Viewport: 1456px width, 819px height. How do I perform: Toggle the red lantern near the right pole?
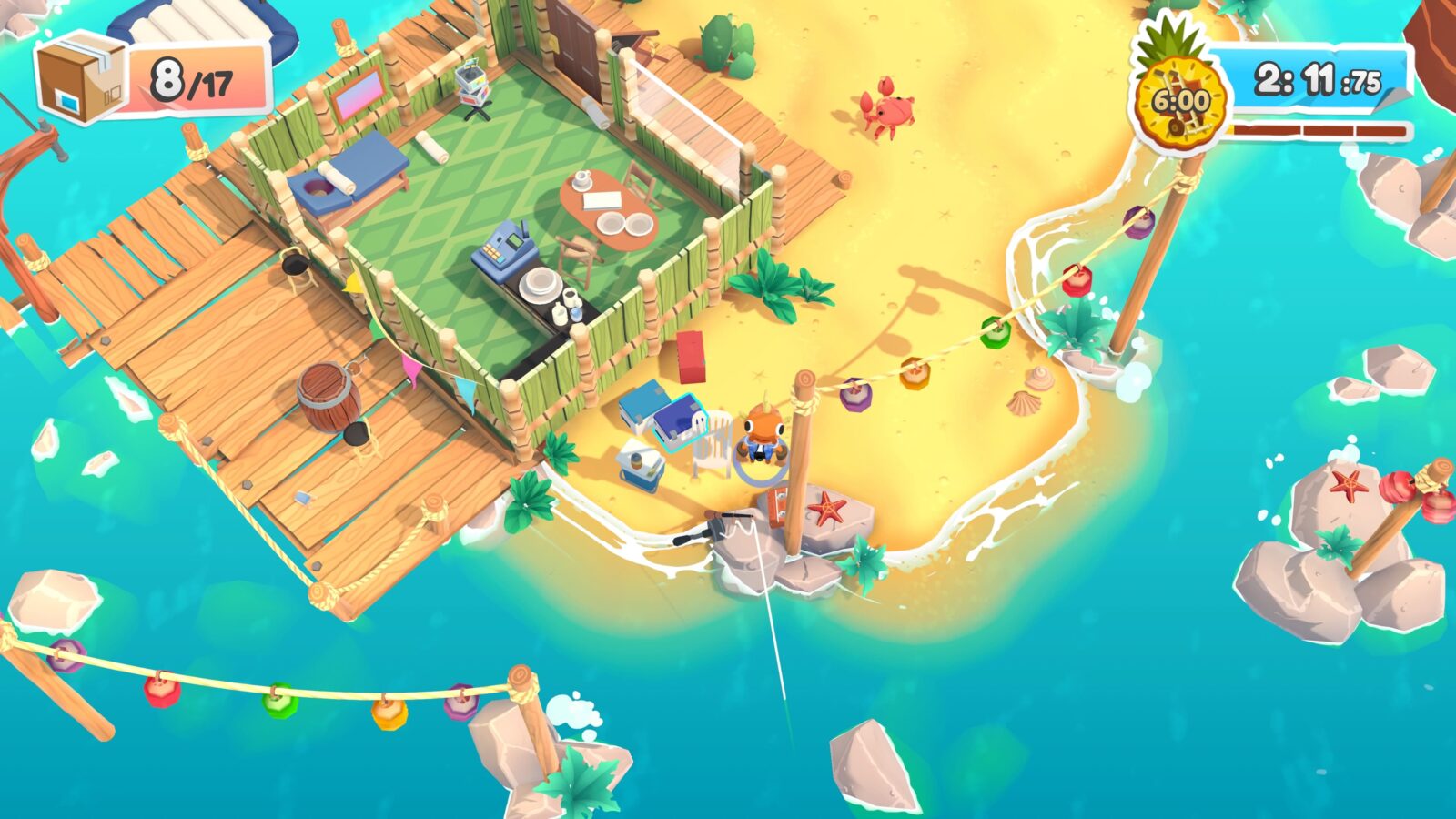tap(1078, 282)
